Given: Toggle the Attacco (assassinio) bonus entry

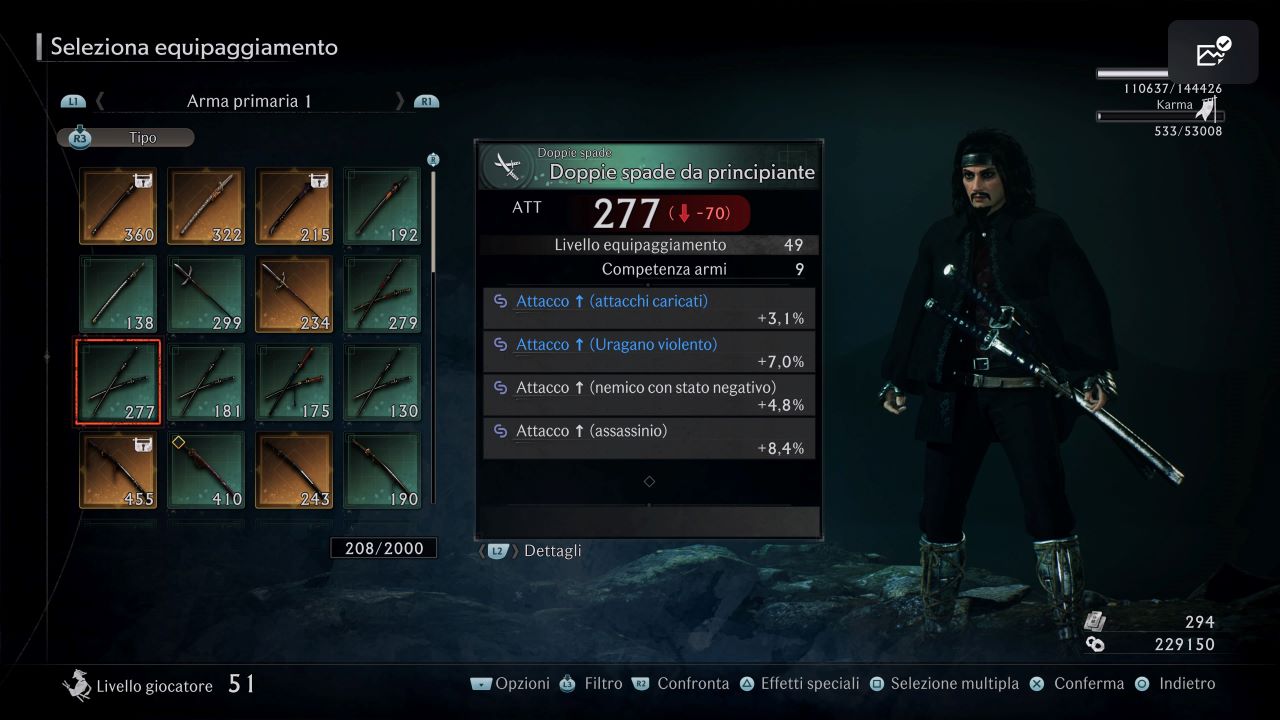Looking at the screenshot, I should click(x=648, y=438).
